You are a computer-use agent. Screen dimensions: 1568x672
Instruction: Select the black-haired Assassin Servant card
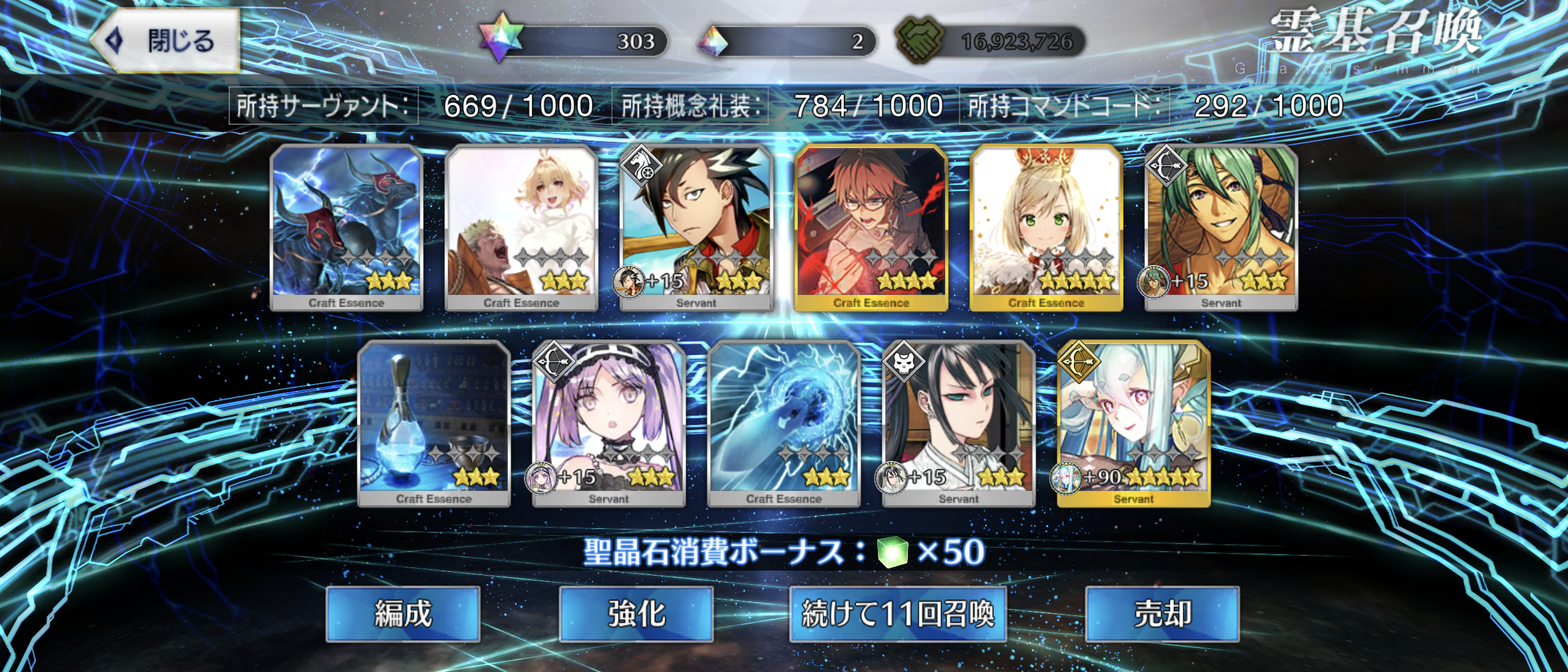958,423
